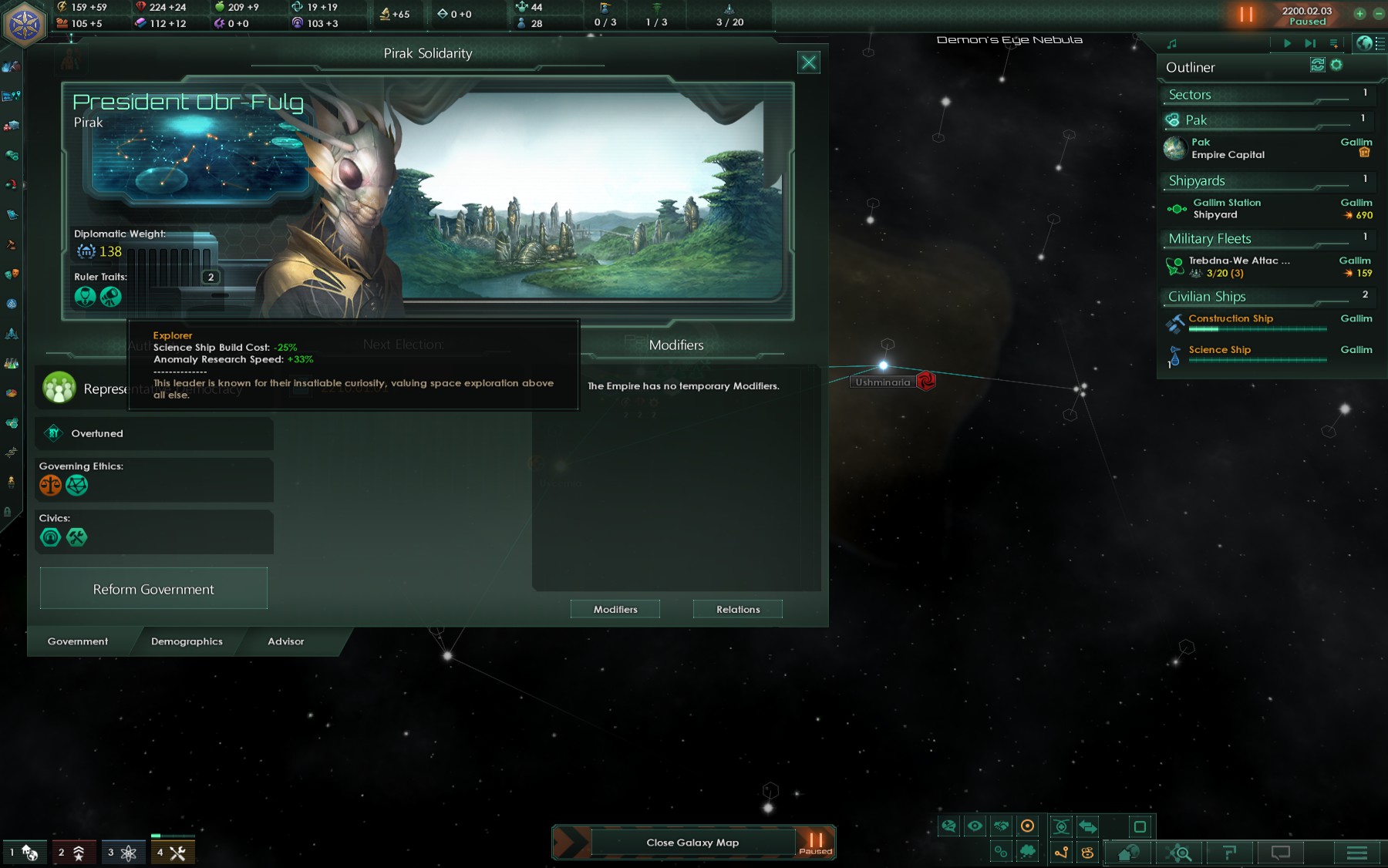Image resolution: width=1388 pixels, height=868 pixels.
Task: Increase game speed with the plus control
Action: 1359,14
